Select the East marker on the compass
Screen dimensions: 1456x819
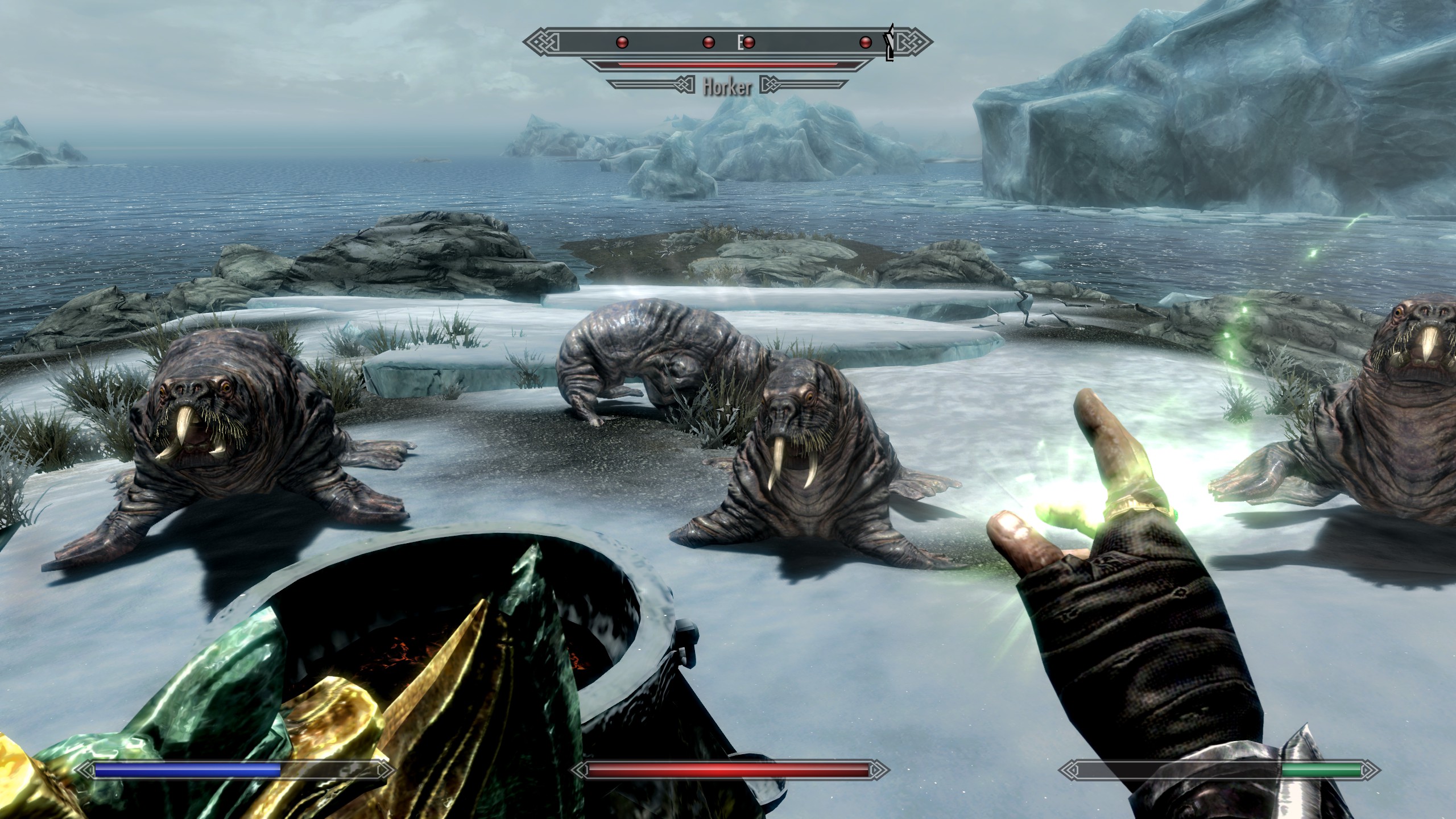(x=741, y=42)
